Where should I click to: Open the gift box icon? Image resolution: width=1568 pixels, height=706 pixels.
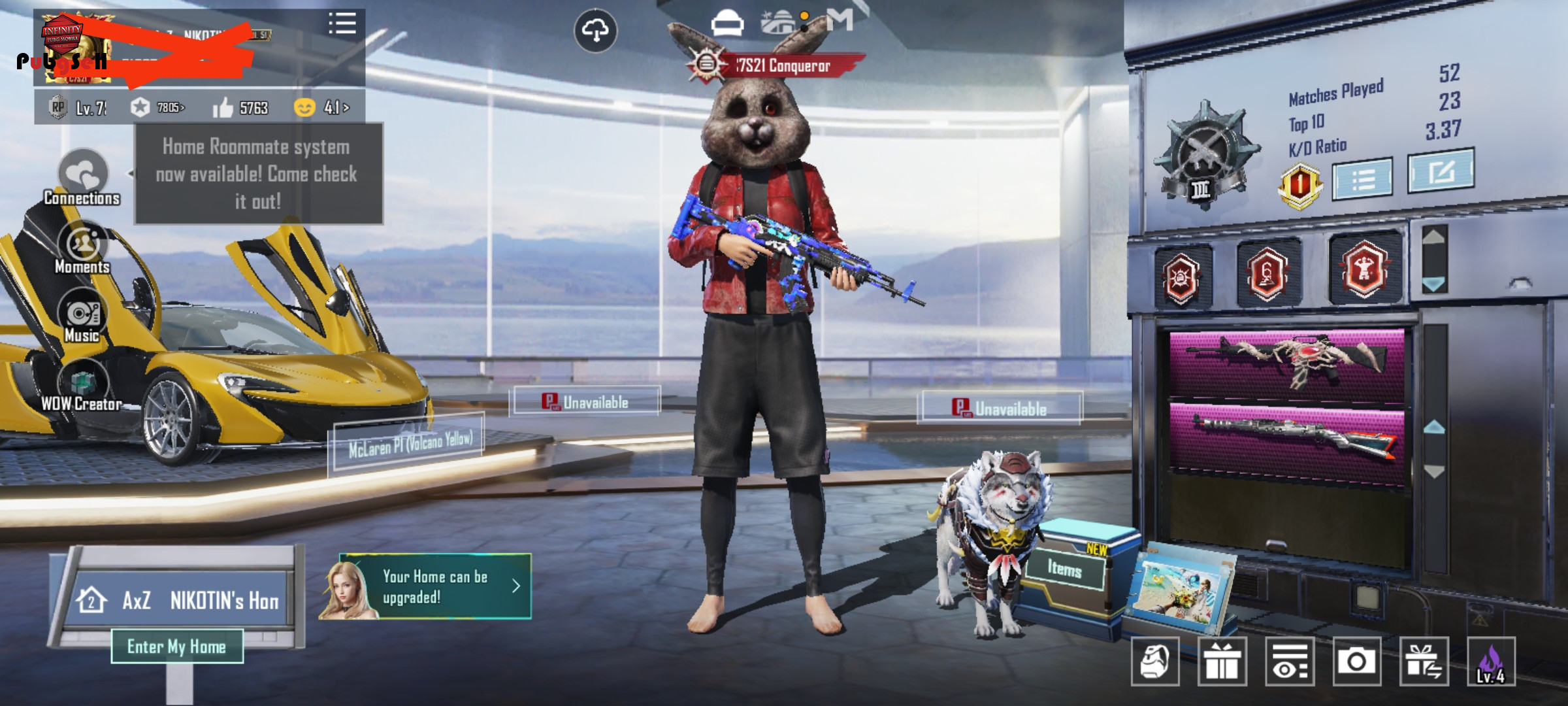1222,662
